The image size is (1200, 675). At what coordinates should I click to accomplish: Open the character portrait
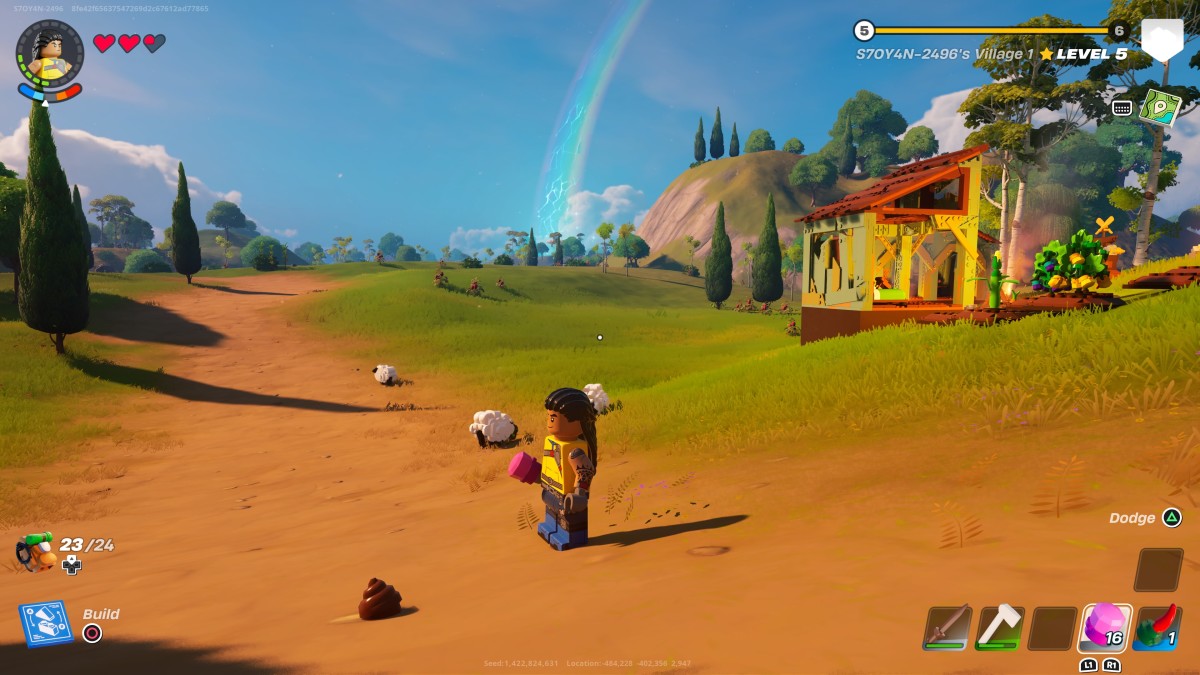pyautogui.click(x=49, y=55)
